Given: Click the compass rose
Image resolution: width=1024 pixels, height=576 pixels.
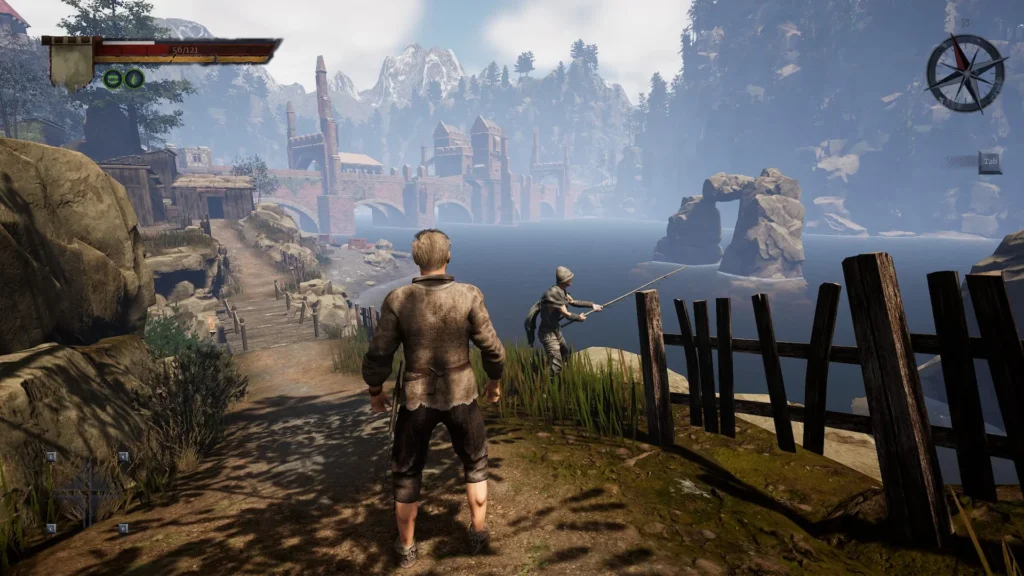Looking at the screenshot, I should click(x=965, y=73).
